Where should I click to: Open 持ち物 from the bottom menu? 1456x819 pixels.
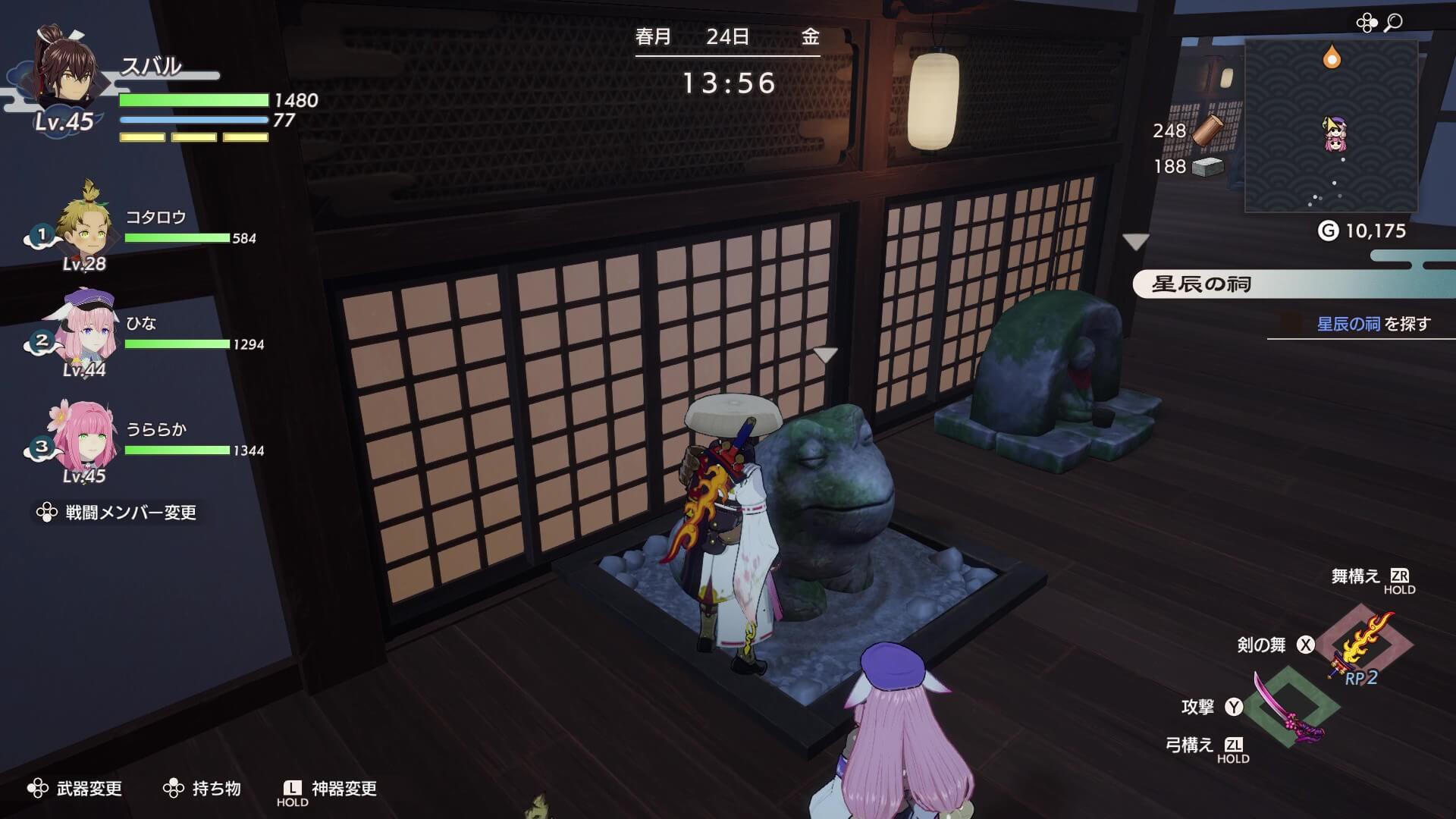(x=217, y=789)
